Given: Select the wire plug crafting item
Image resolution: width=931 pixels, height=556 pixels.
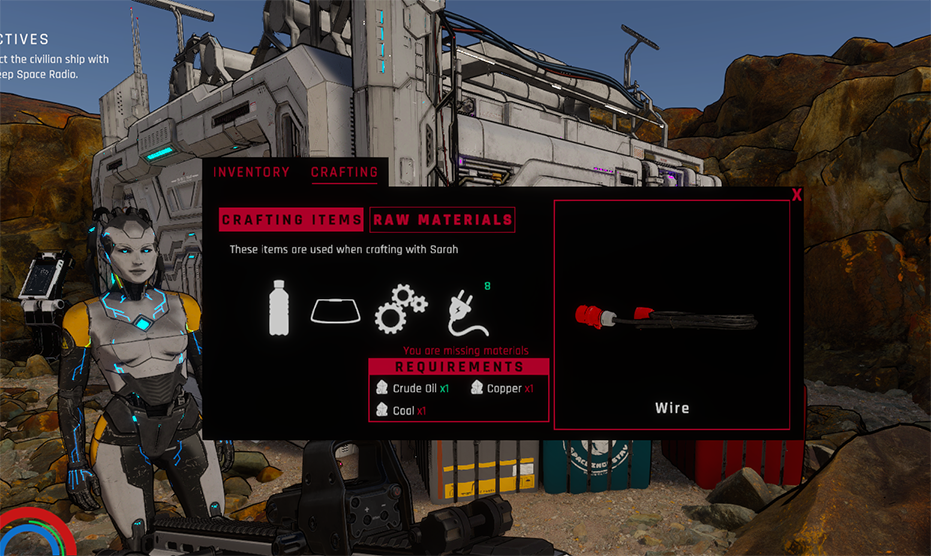Looking at the screenshot, I should click(465, 312).
